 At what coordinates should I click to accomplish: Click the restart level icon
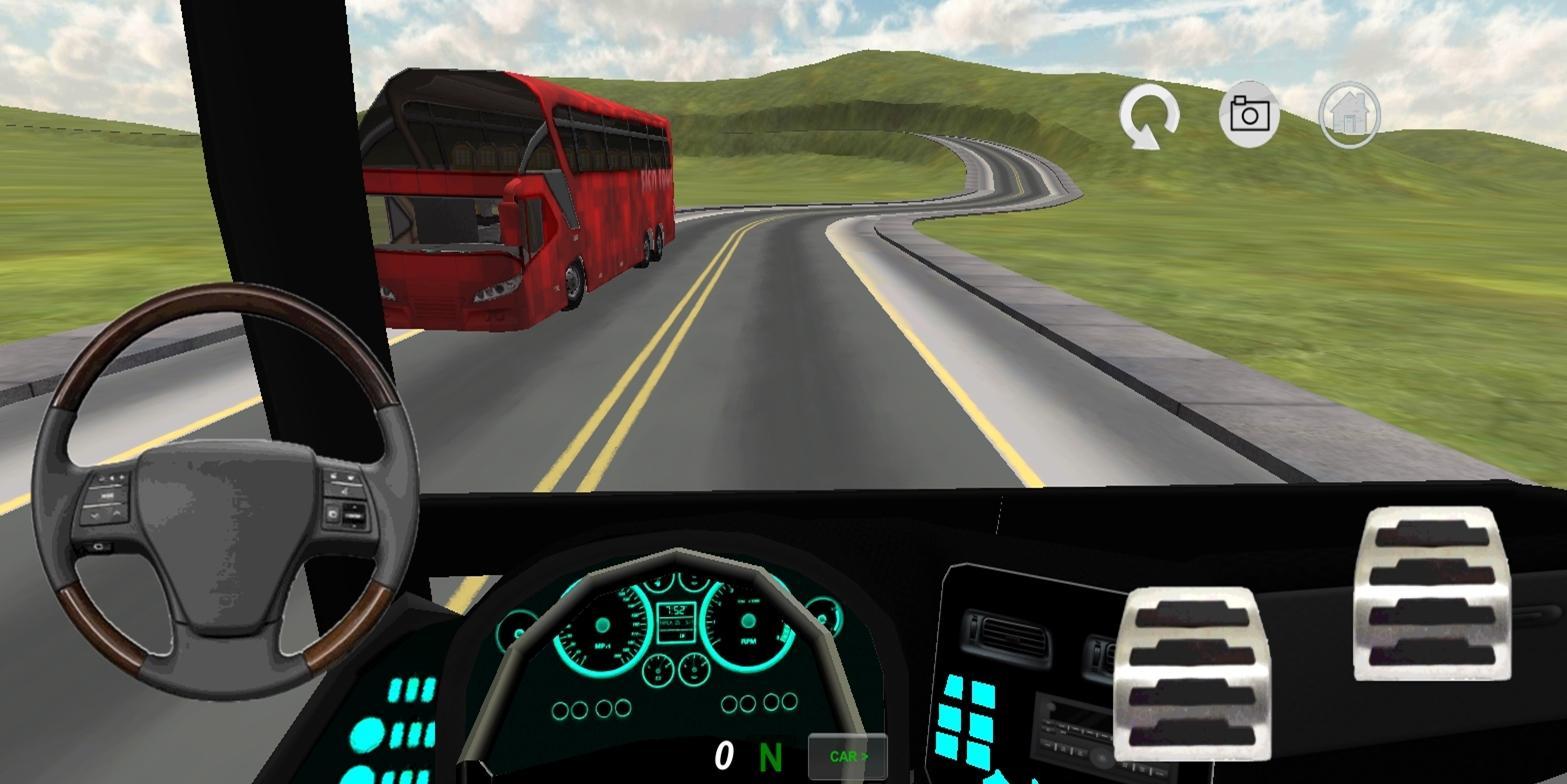(x=1148, y=113)
